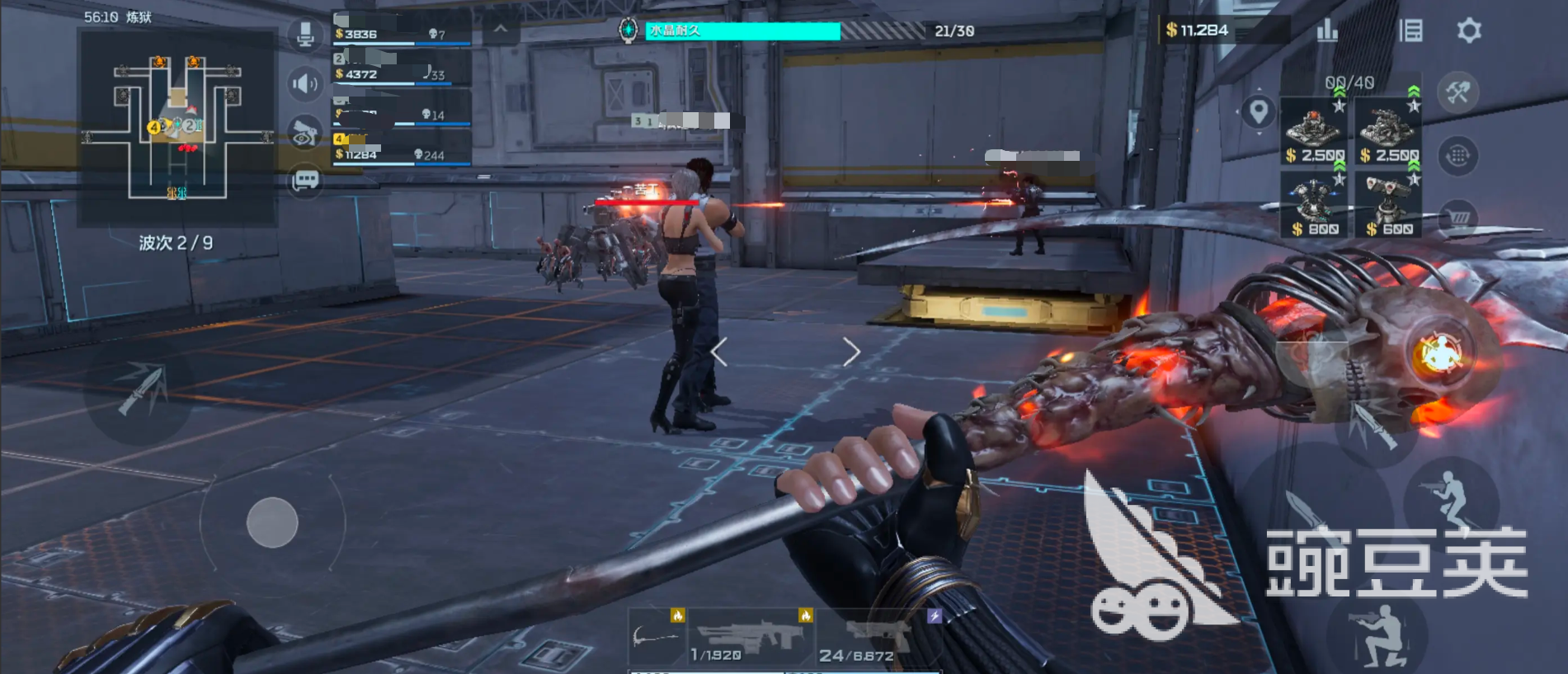Select the scythe melee weapon slot
The height and width of the screenshot is (674, 1568).
657,638
